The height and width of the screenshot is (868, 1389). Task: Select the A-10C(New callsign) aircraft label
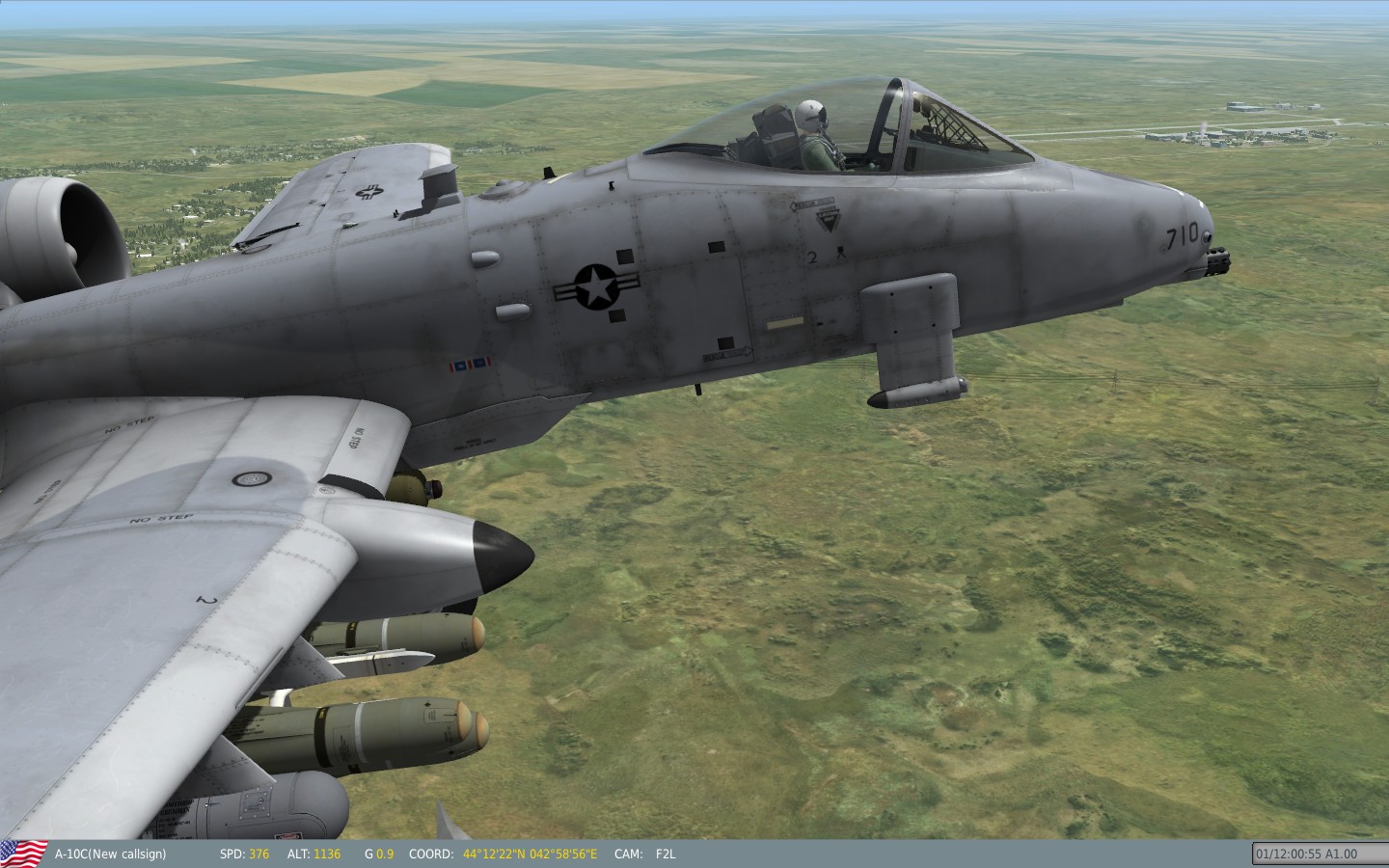111,854
